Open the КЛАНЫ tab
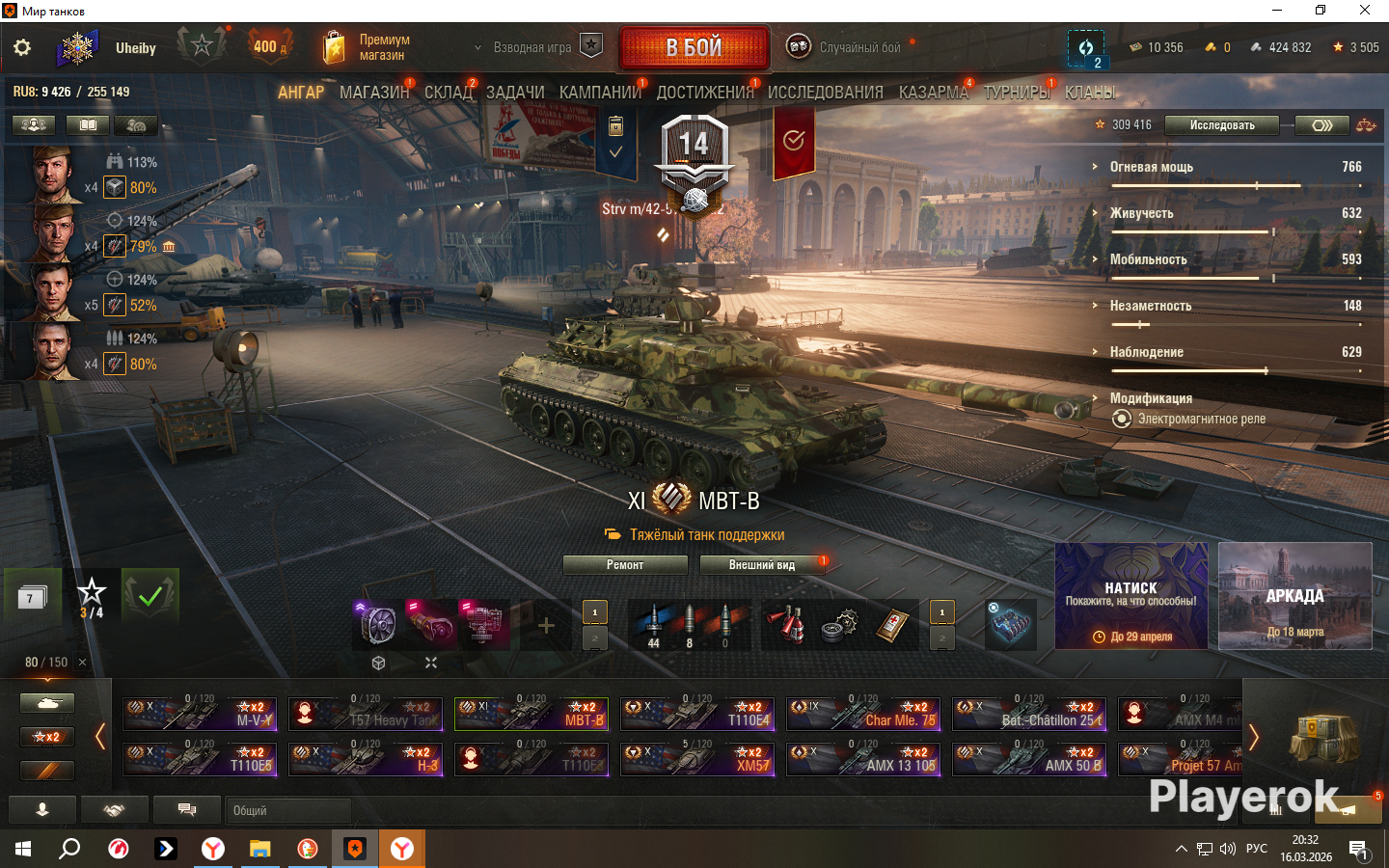The image size is (1389, 868). pyautogui.click(x=1090, y=93)
